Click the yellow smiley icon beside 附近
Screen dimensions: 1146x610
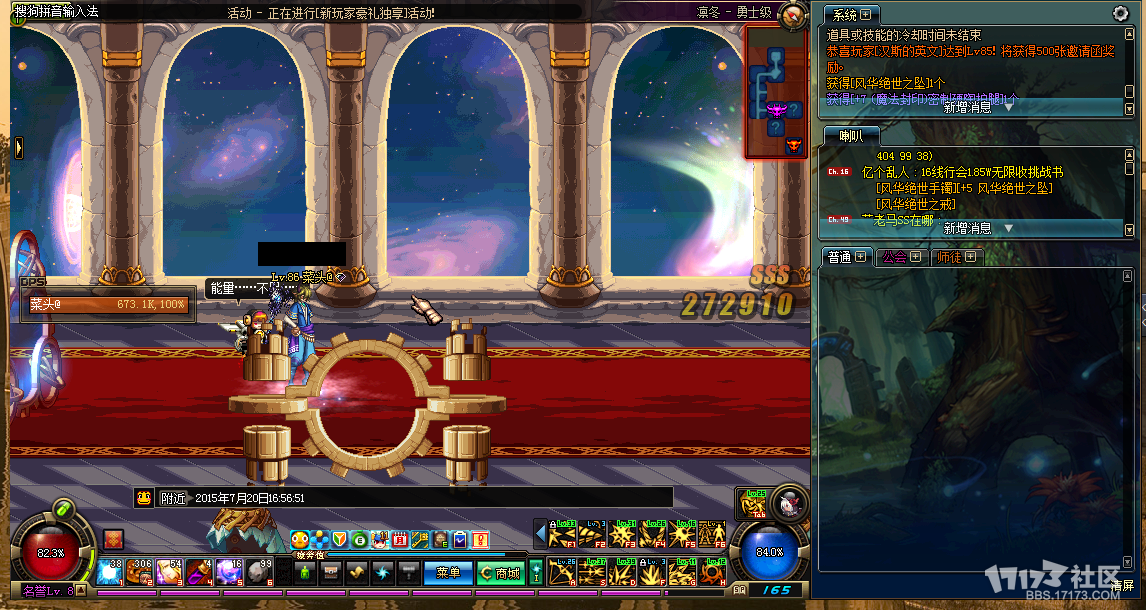[x=144, y=497]
